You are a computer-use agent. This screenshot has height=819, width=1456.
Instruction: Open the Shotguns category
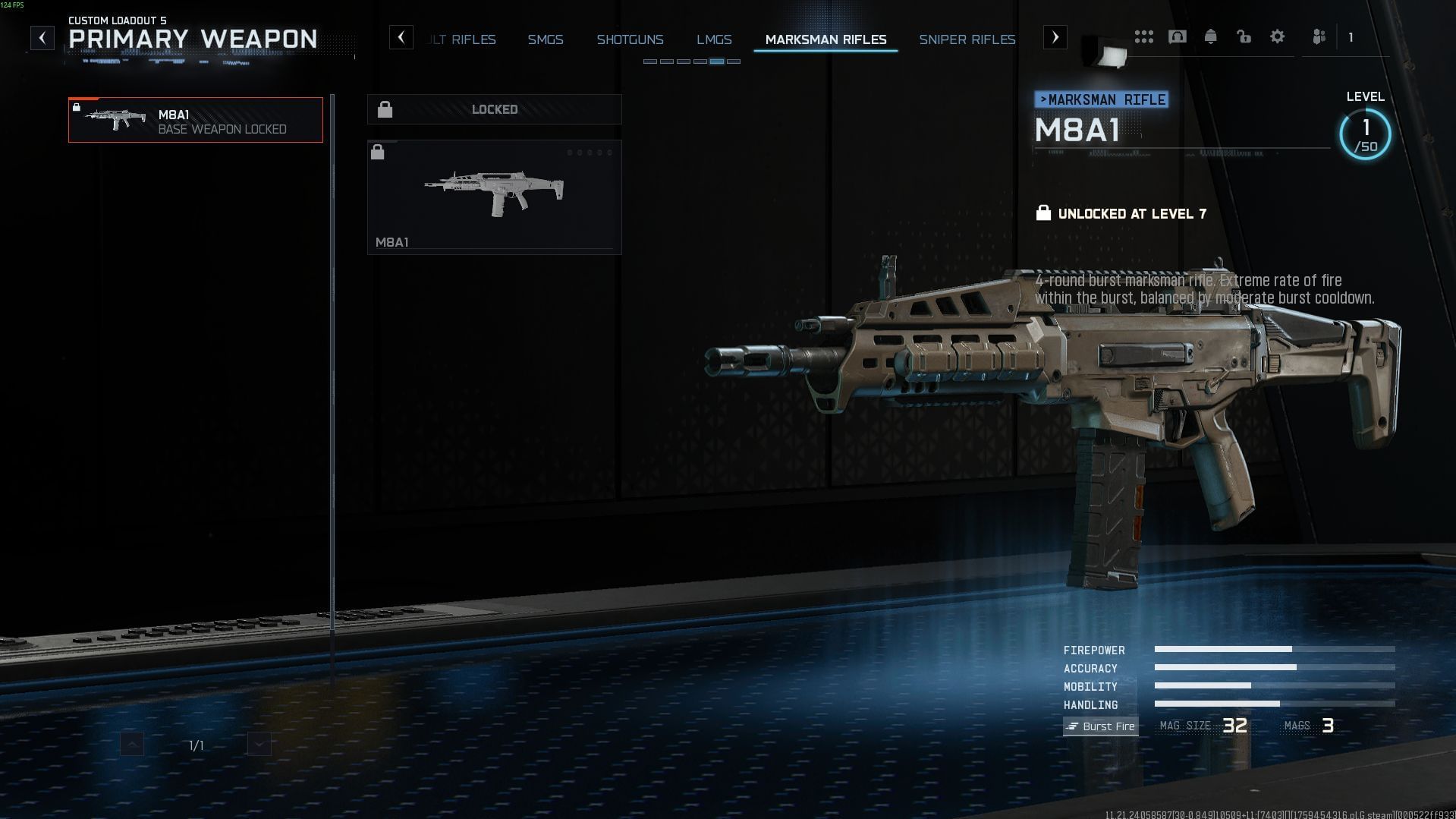pyautogui.click(x=630, y=39)
